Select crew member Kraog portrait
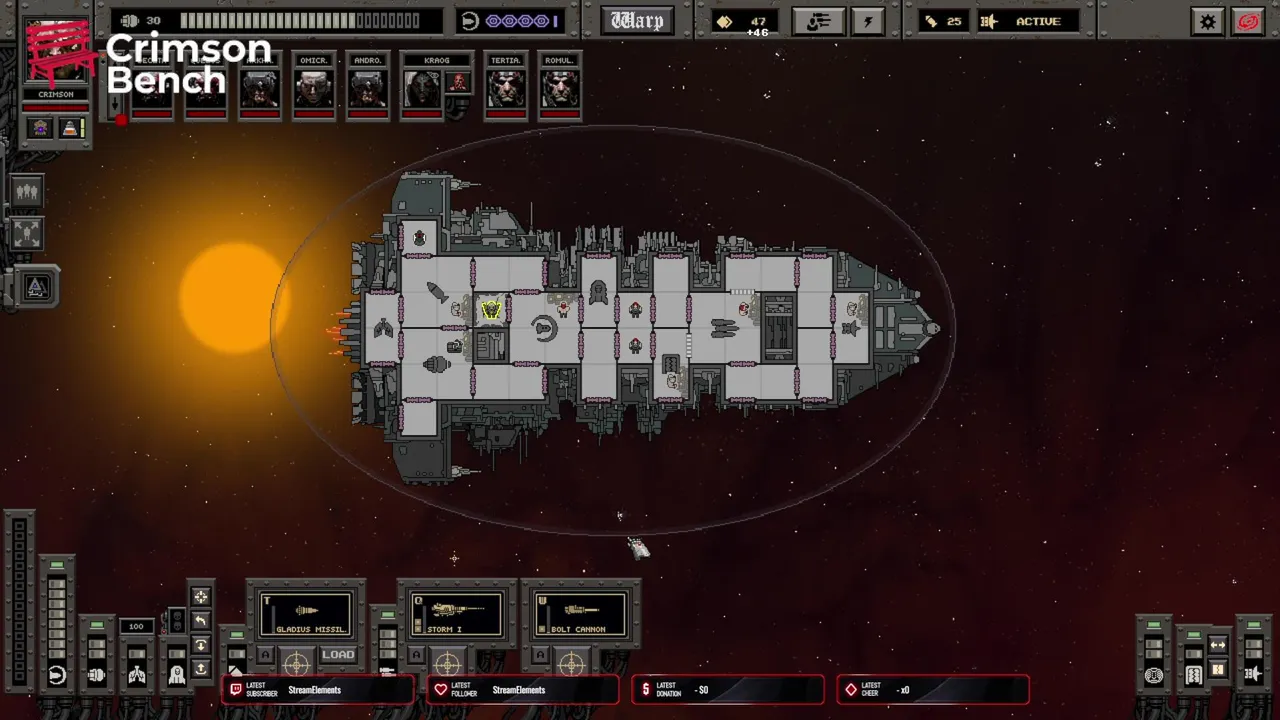1280x720 pixels. (x=423, y=88)
